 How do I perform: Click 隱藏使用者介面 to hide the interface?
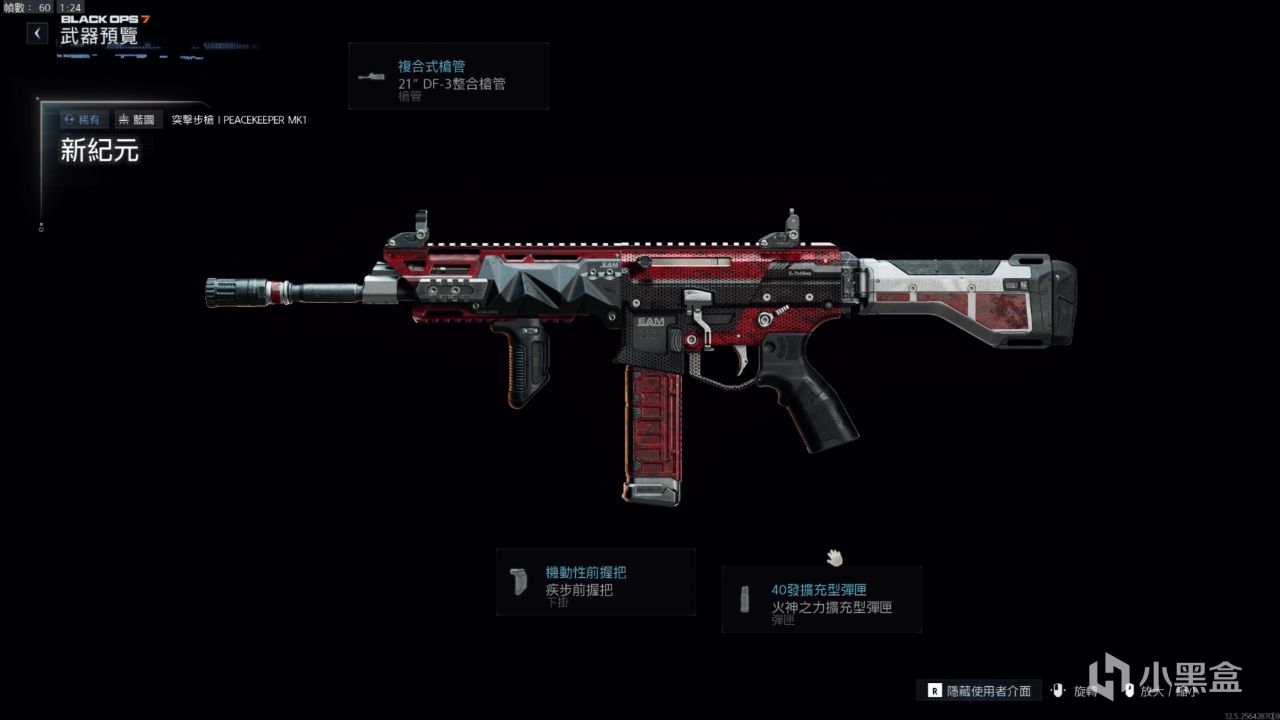click(x=980, y=690)
